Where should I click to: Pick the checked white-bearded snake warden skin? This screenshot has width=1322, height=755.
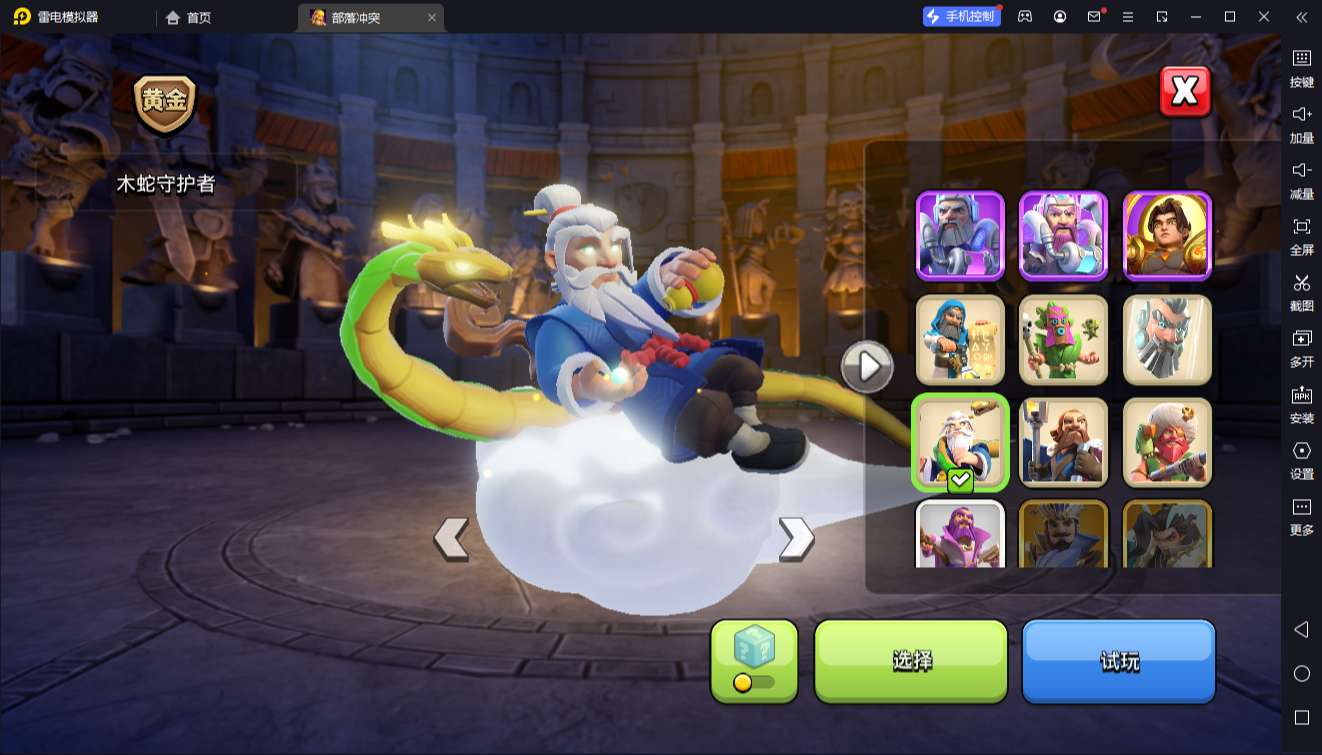point(960,442)
